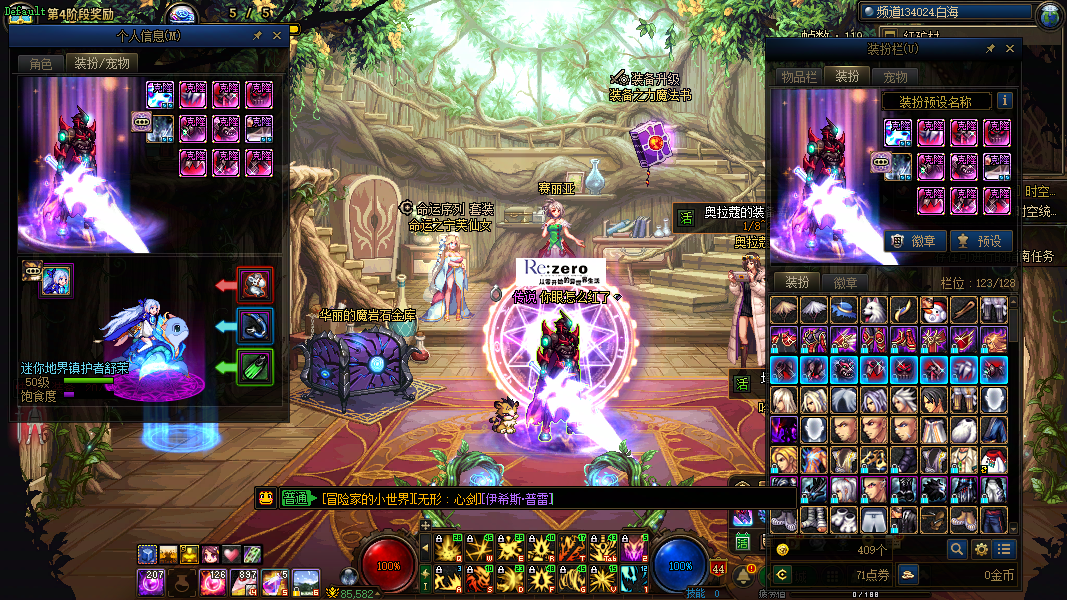Click the blue info button beside preset name
Image resolution: width=1067 pixels, height=600 pixels.
click(x=1004, y=101)
